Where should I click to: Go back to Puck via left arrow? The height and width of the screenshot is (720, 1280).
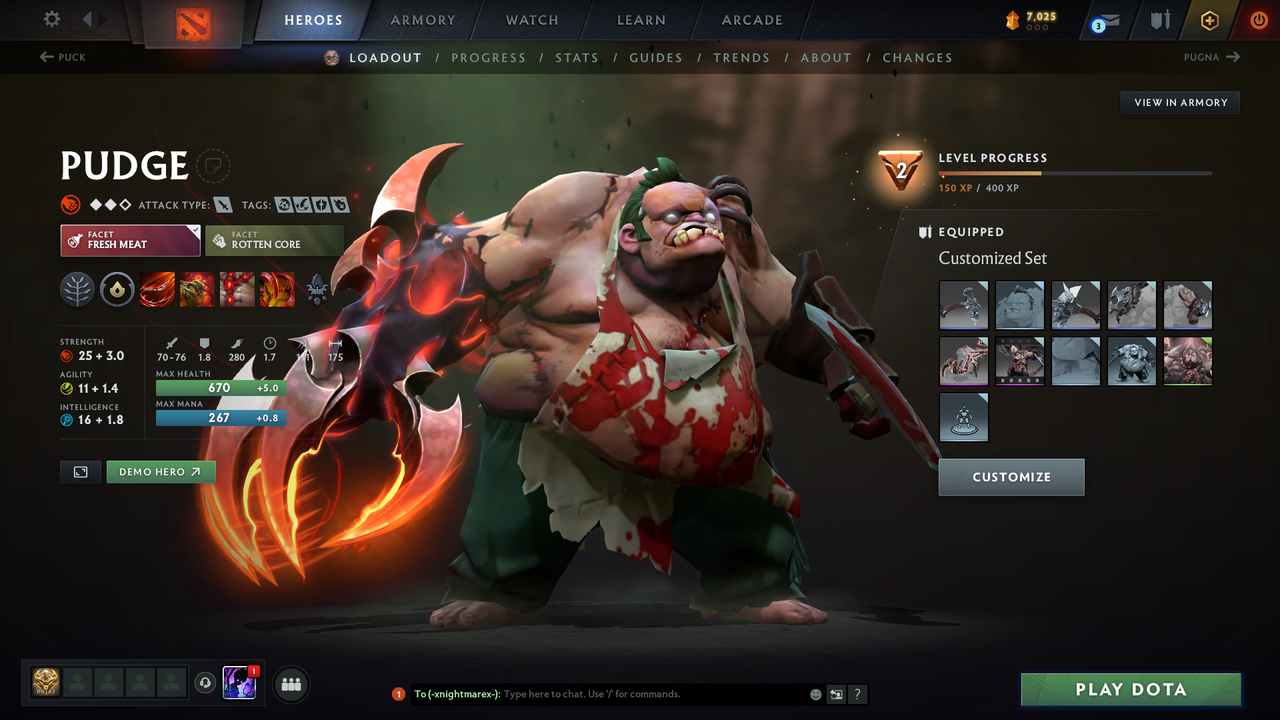coord(62,57)
